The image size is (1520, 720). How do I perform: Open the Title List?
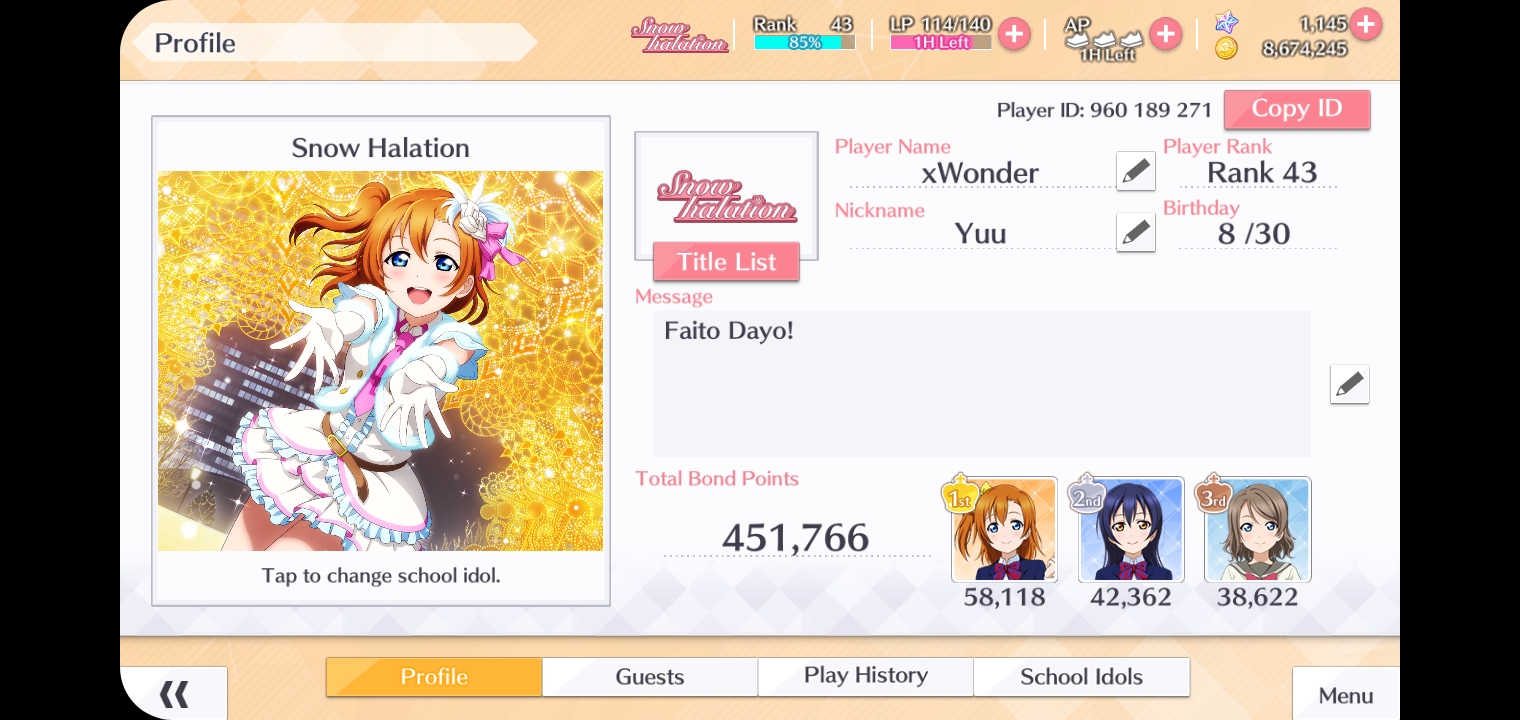pyautogui.click(x=726, y=262)
